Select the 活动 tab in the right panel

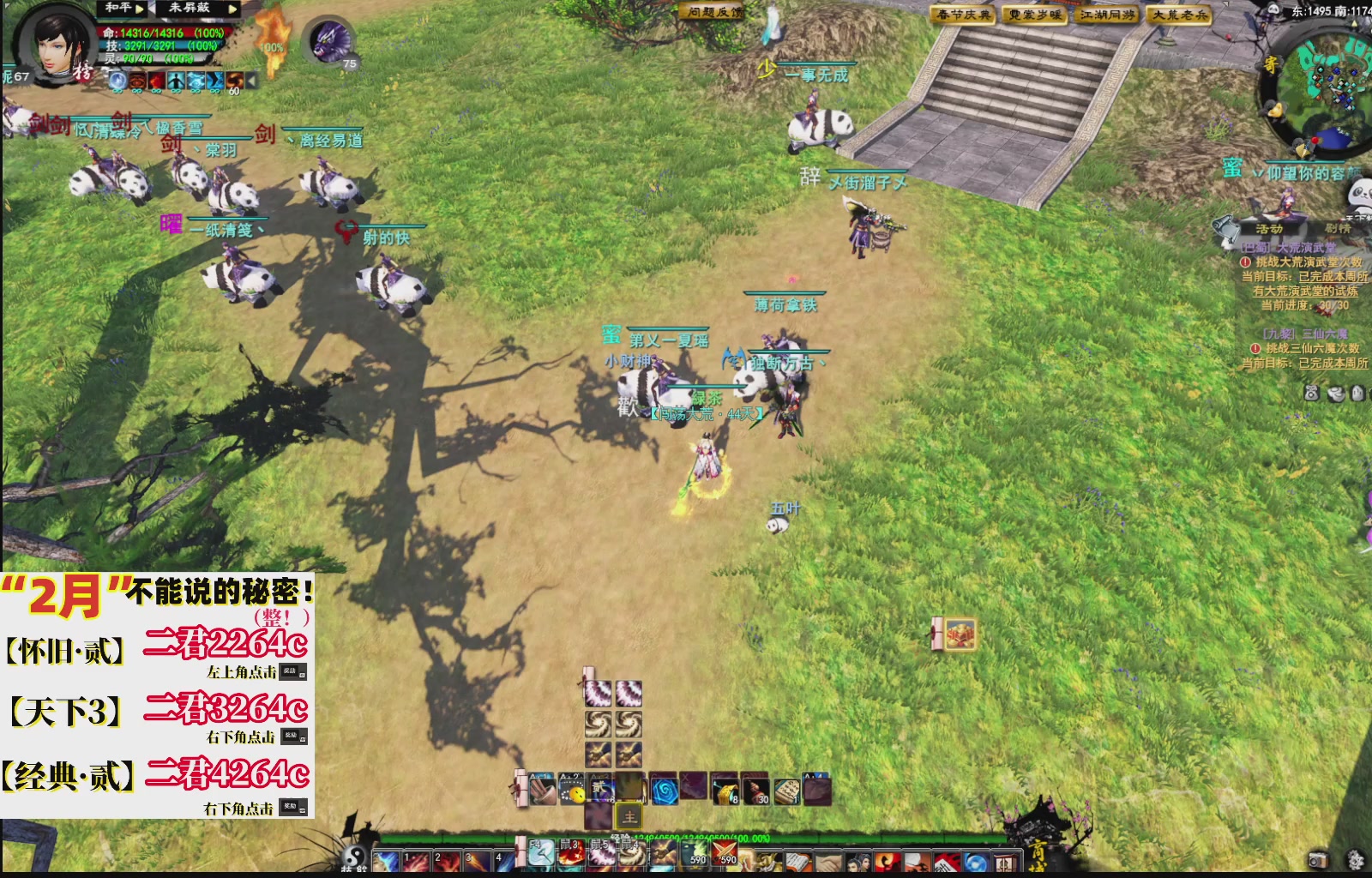point(1270,228)
